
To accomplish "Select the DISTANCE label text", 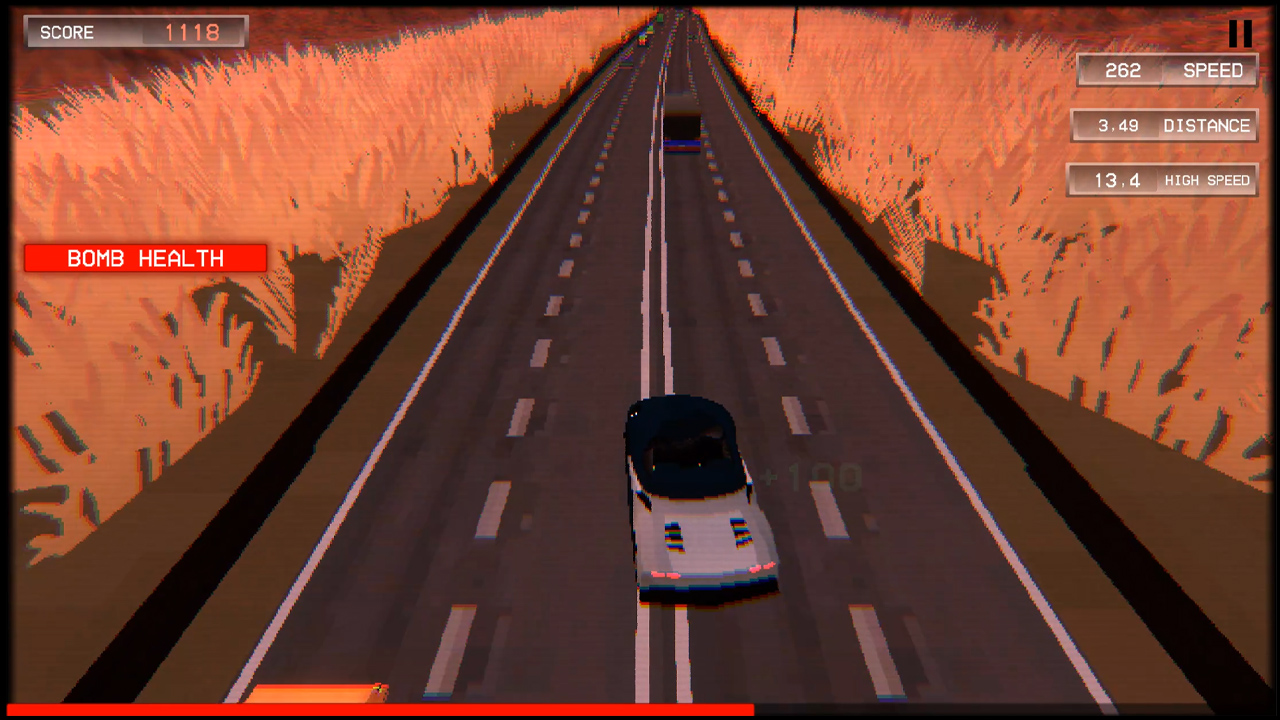I will [x=1206, y=126].
